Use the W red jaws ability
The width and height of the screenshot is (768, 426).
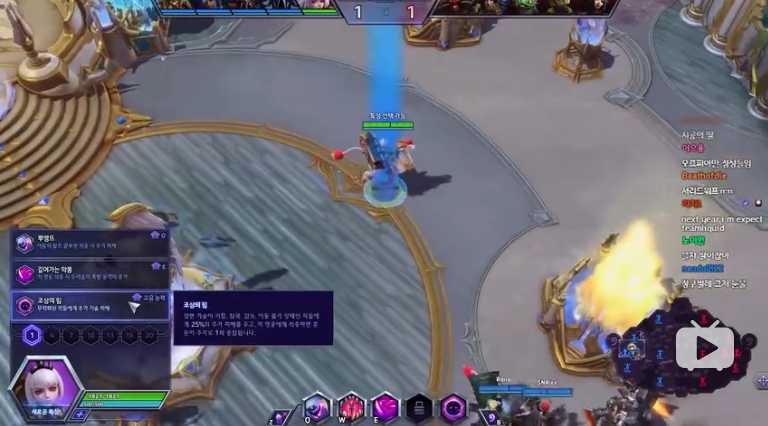[351, 407]
